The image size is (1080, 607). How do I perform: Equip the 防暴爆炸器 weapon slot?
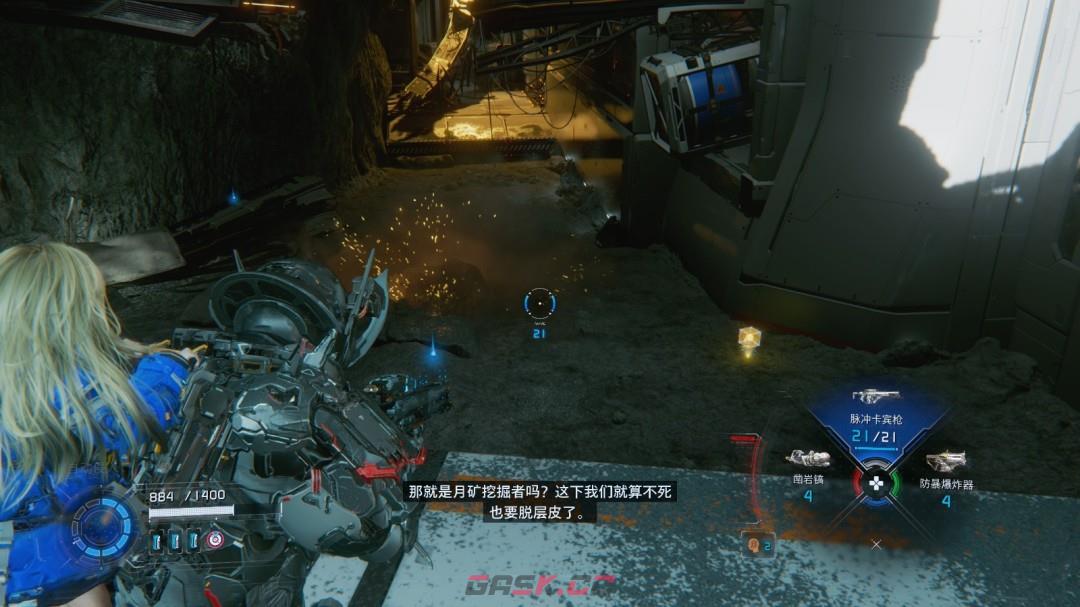[x=946, y=461]
